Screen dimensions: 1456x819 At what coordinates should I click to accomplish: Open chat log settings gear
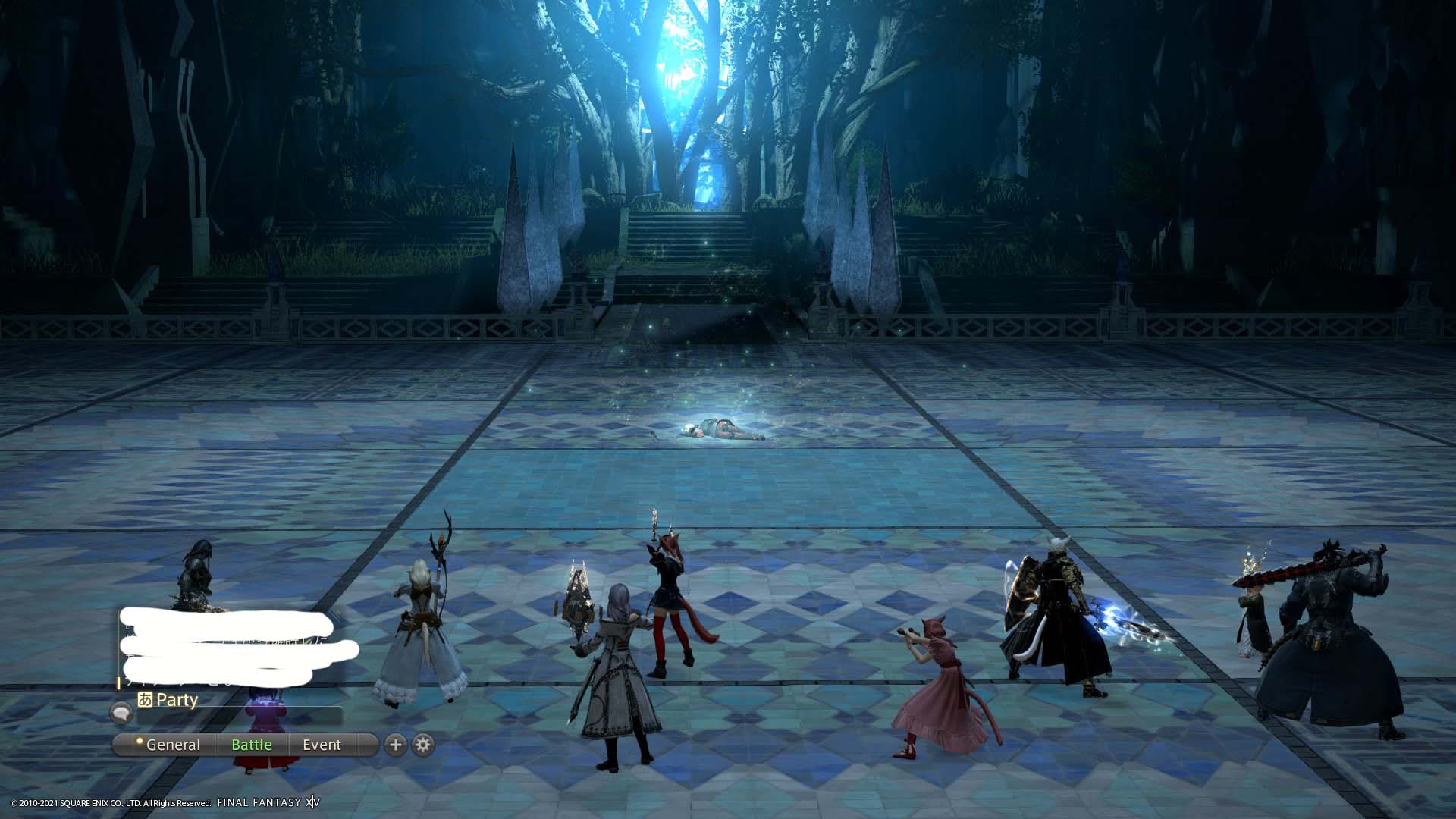point(423,745)
